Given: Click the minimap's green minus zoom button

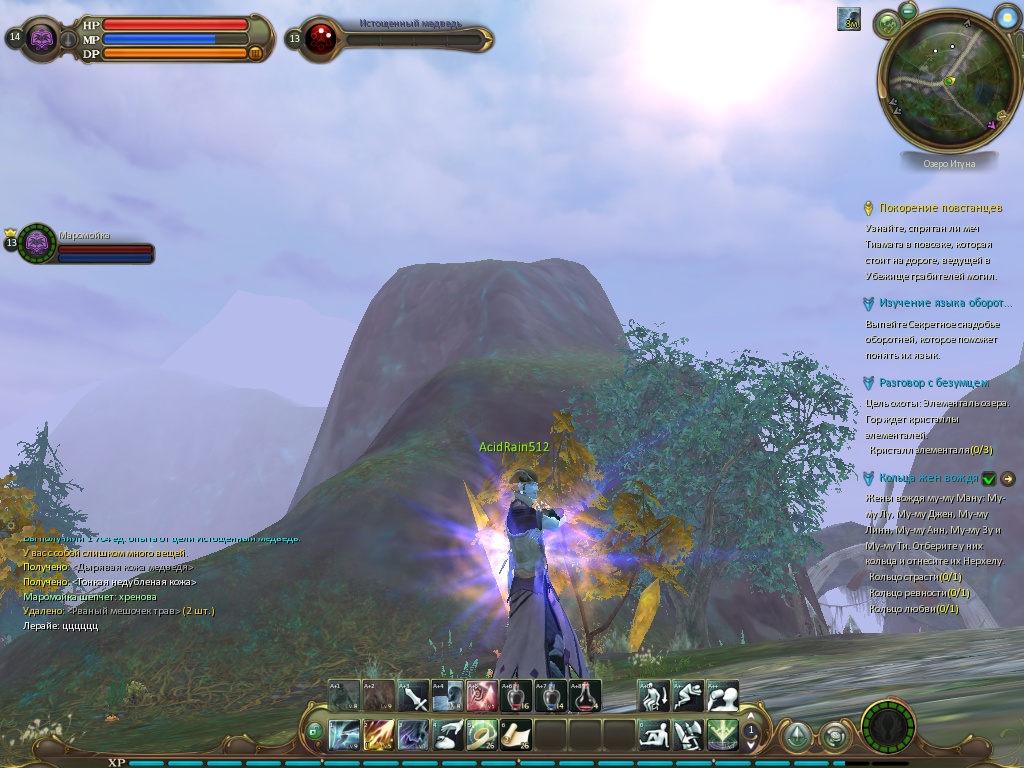Looking at the screenshot, I should coord(908,11).
